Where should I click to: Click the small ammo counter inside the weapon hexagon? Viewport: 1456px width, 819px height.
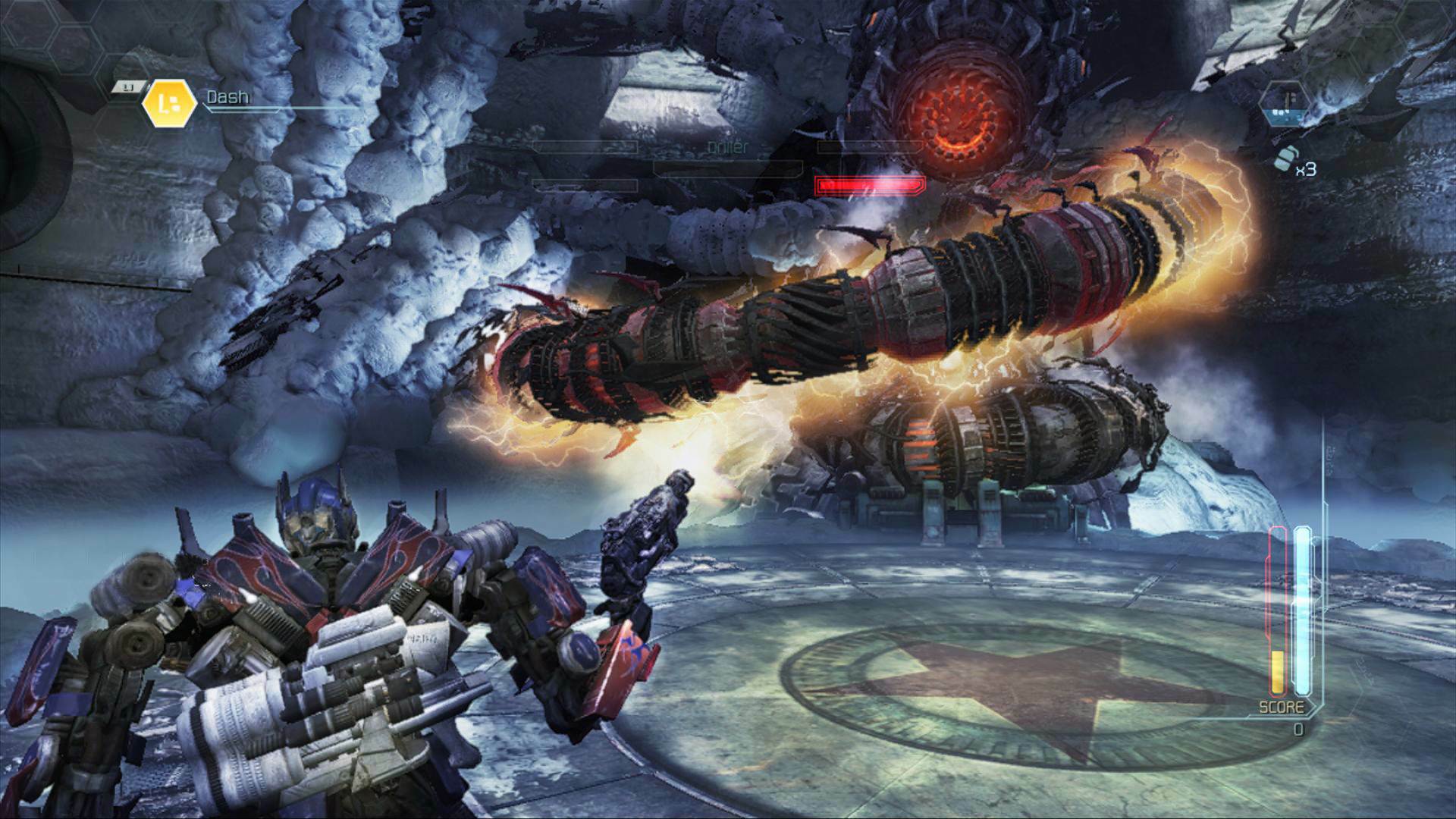pos(1282,112)
